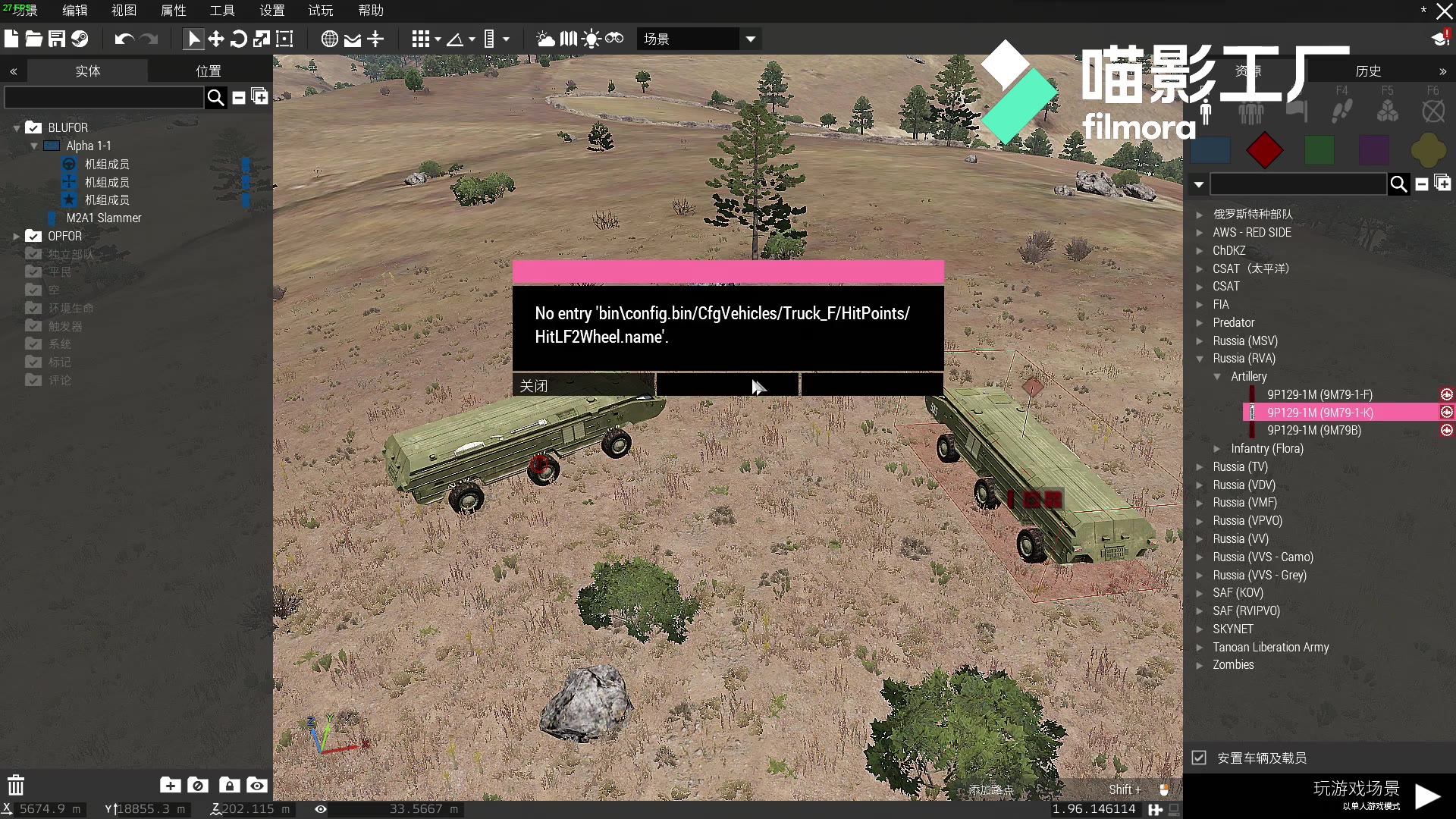Open the weather settings cloud icon
The height and width of the screenshot is (819, 1456).
[546, 39]
